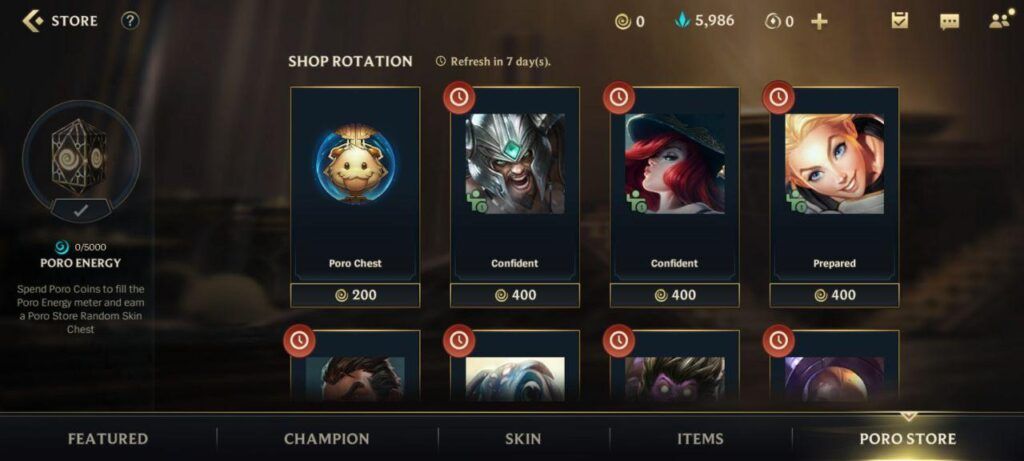The height and width of the screenshot is (461, 1024).
Task: Open the friends list icon
Action: pyautogui.click(x=998, y=21)
